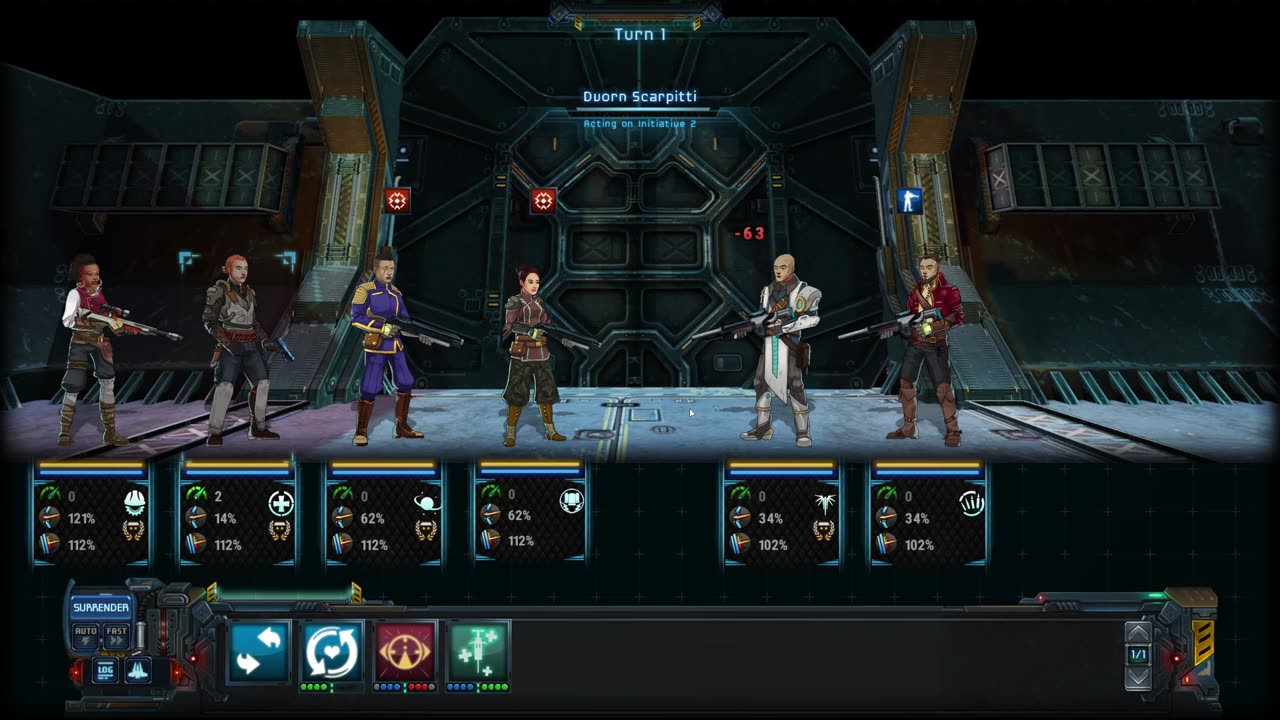The image size is (1280, 720).
Task: Select the crew card with helmet icon
Action: 91,512
